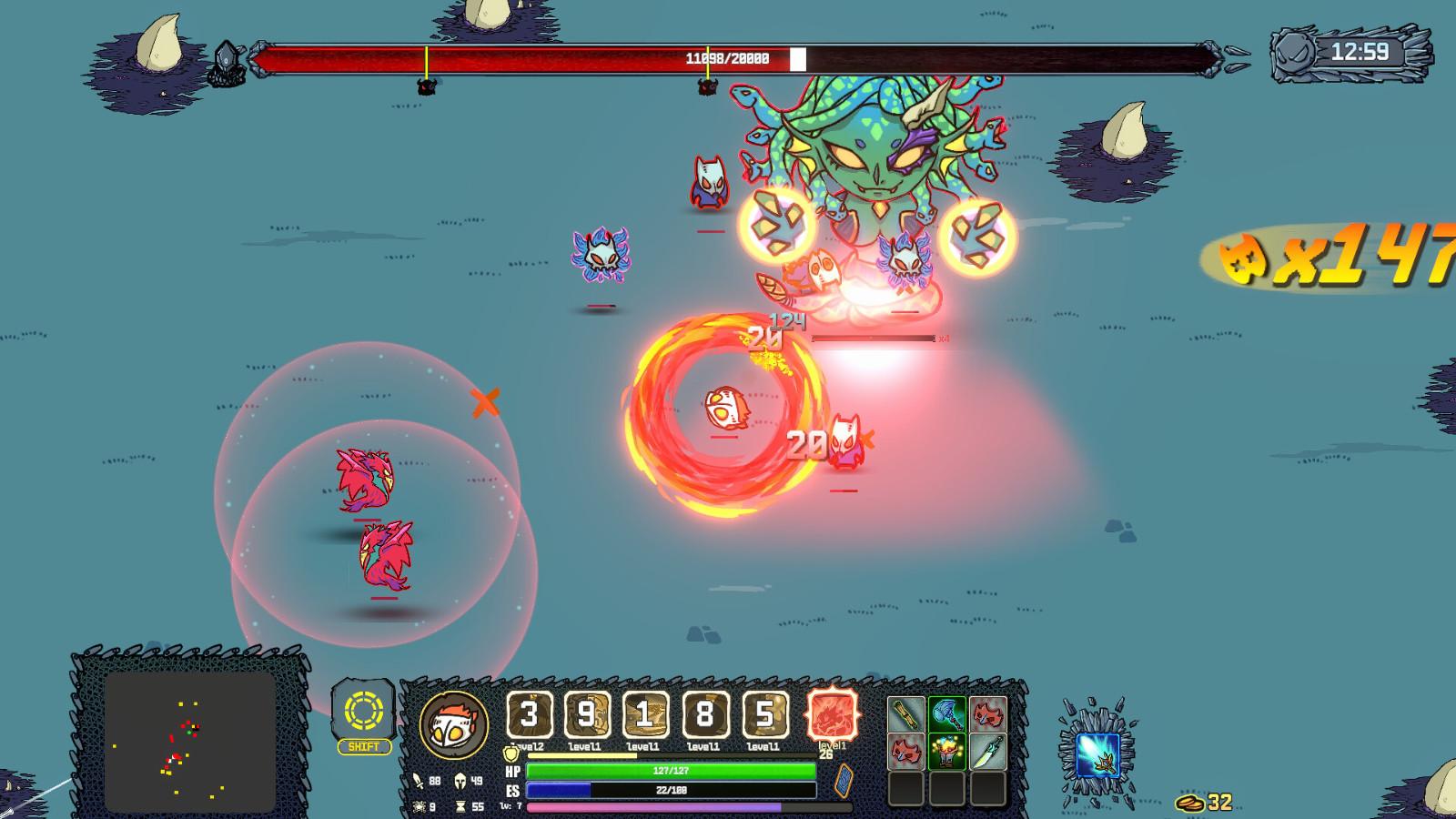The width and height of the screenshot is (1456, 819).
Task: Select the scroll item slot
Action: (x=906, y=715)
